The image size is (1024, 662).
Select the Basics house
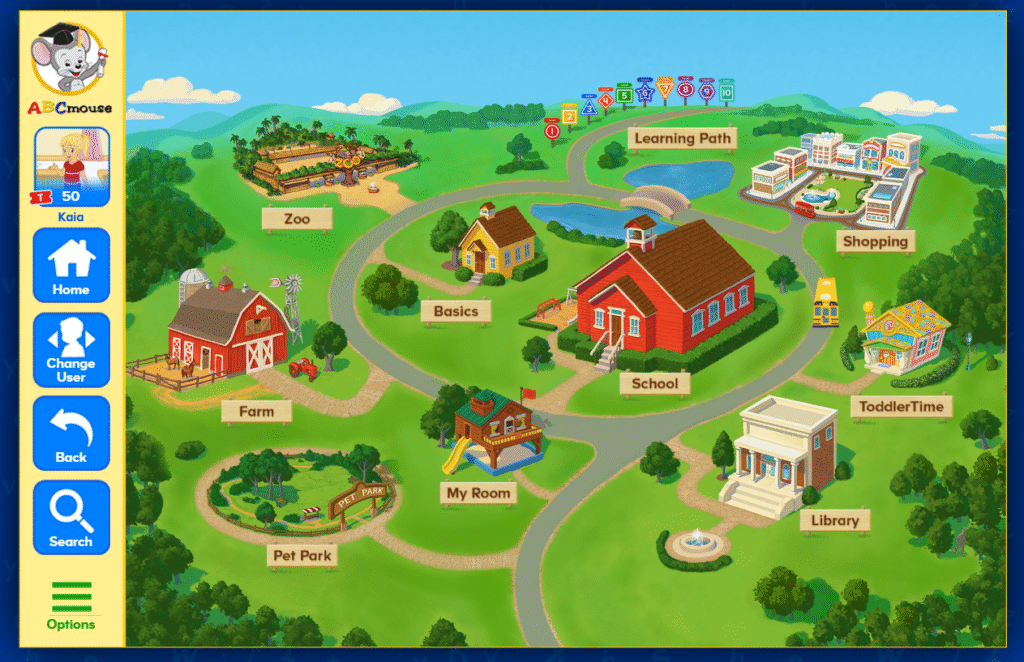tap(495, 245)
